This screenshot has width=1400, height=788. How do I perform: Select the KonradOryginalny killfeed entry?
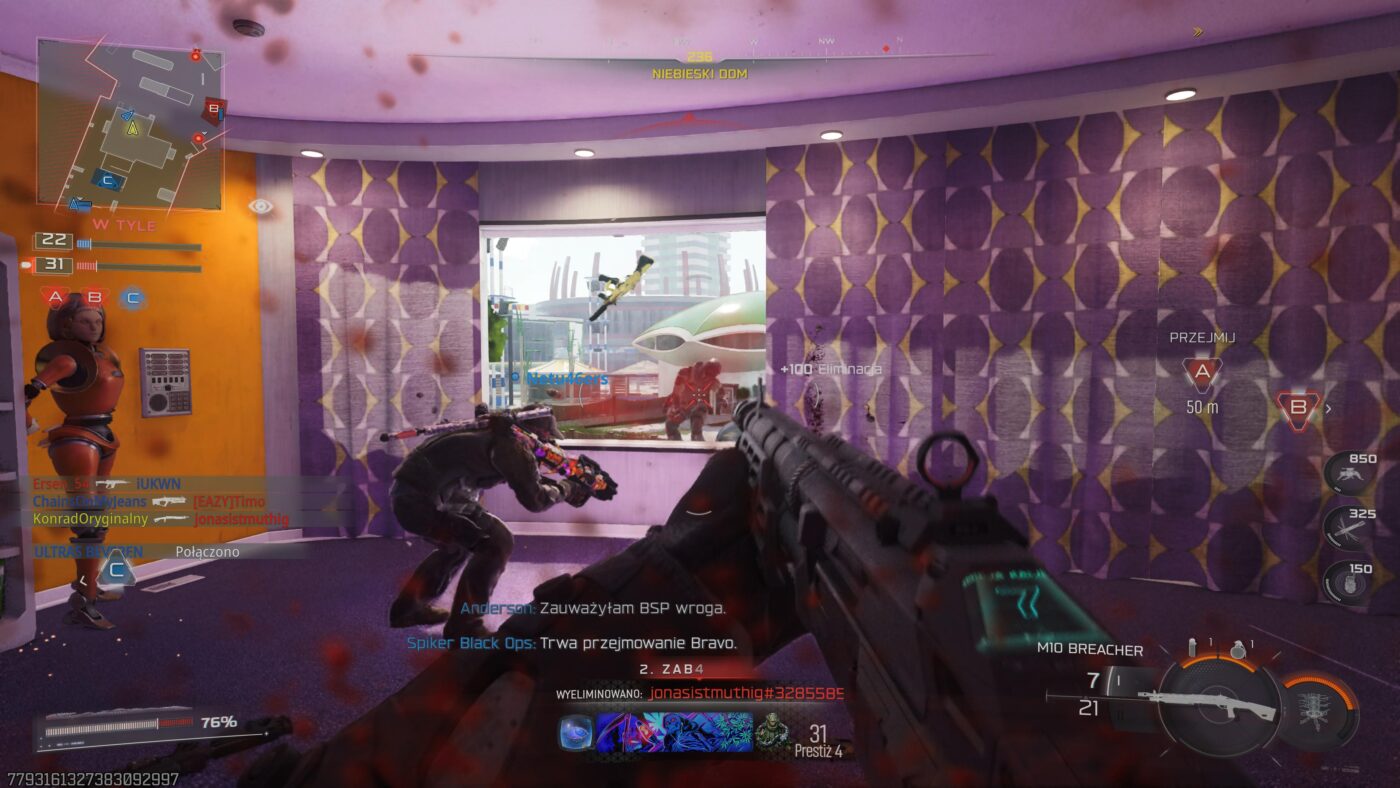pyautogui.click(x=90, y=518)
